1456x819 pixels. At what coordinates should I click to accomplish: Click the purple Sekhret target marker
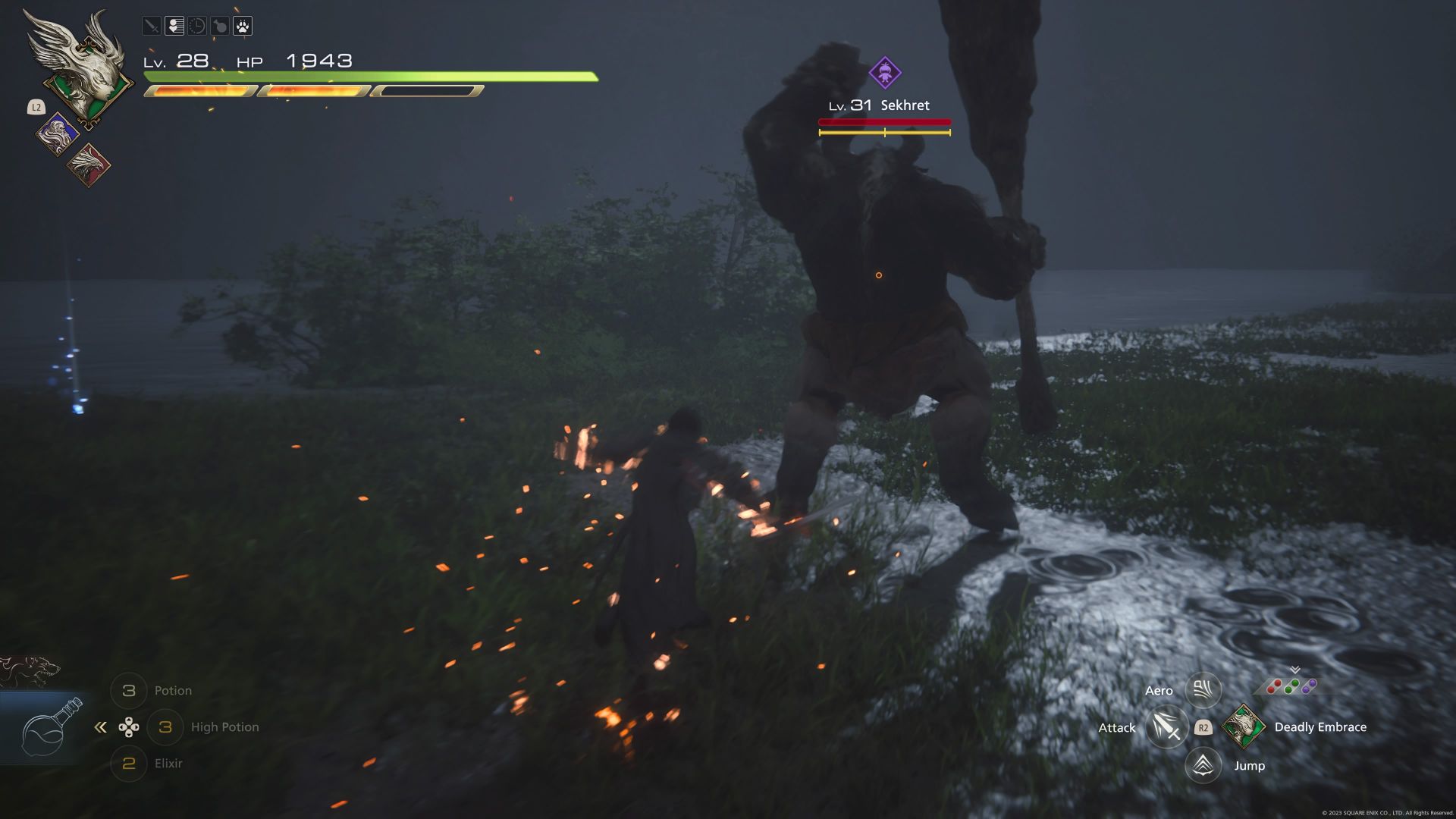[884, 73]
